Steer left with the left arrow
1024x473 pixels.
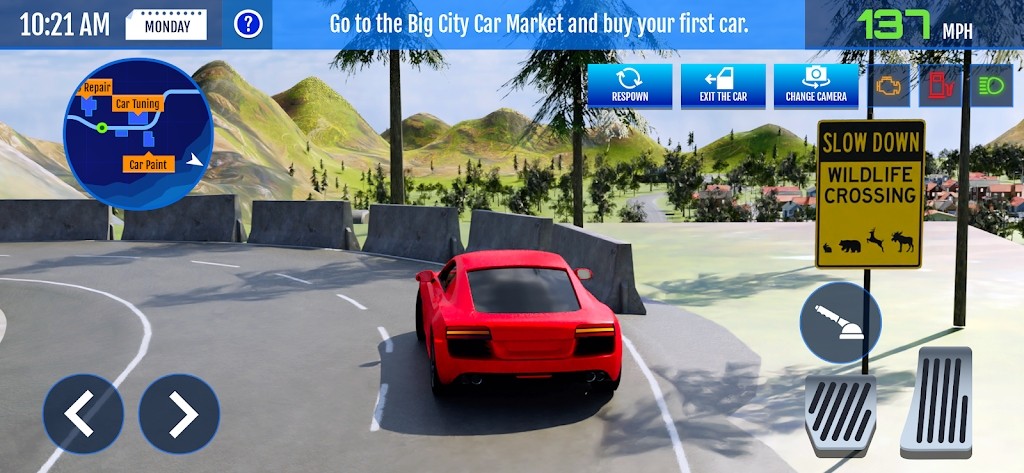tap(83, 413)
